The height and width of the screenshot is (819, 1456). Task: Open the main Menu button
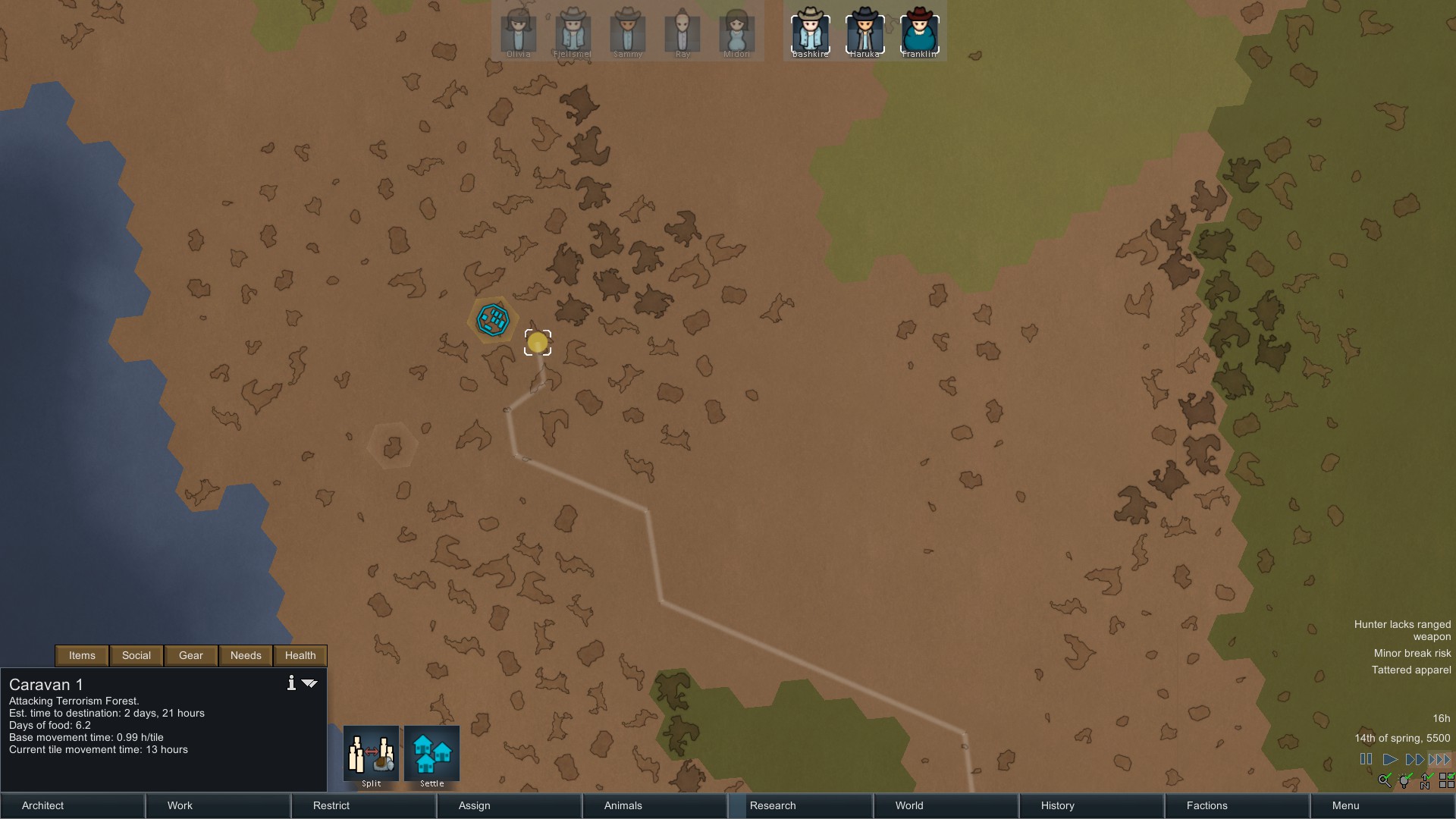(x=1382, y=805)
